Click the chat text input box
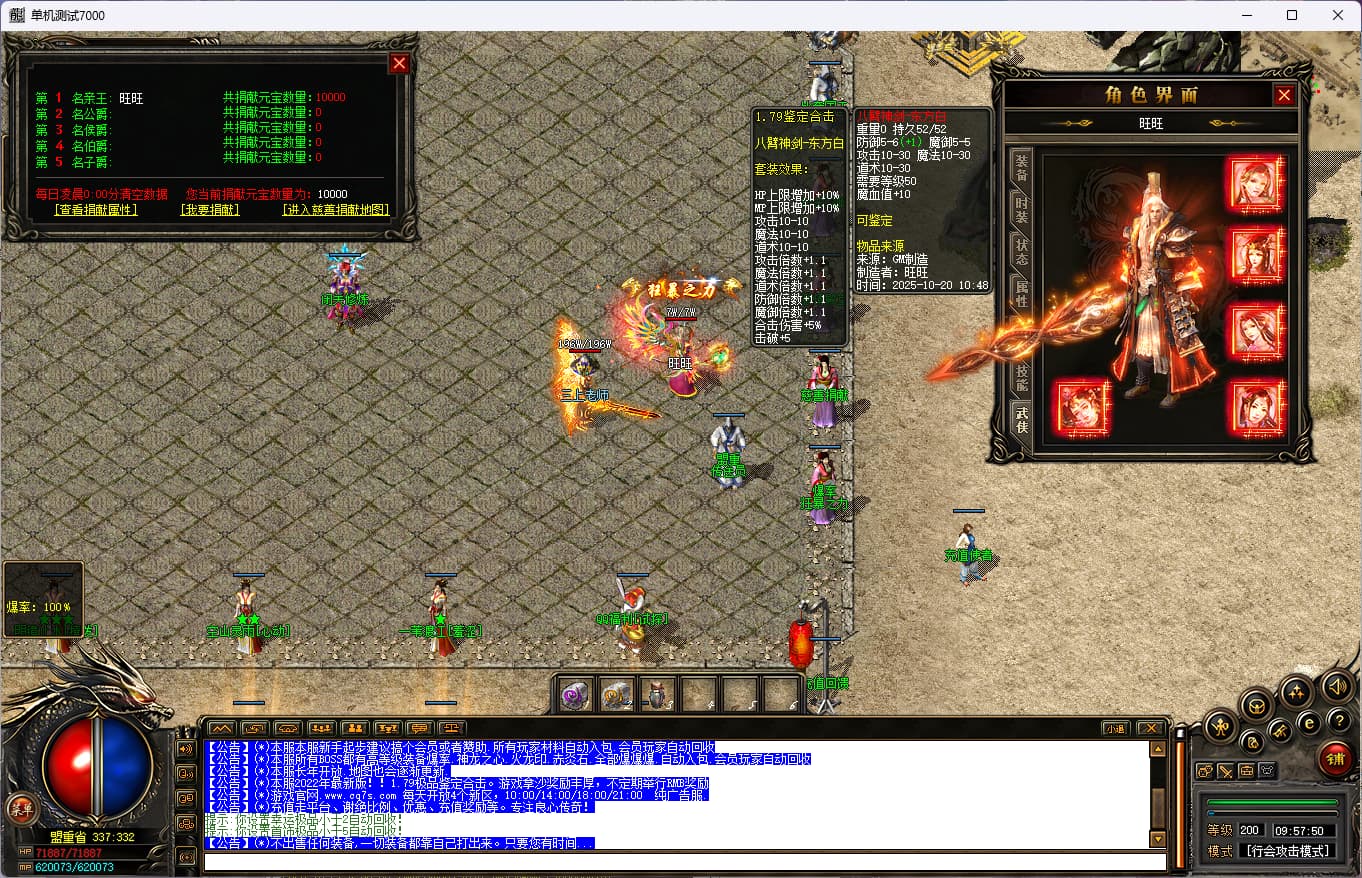This screenshot has height=878, width=1362. point(684,862)
